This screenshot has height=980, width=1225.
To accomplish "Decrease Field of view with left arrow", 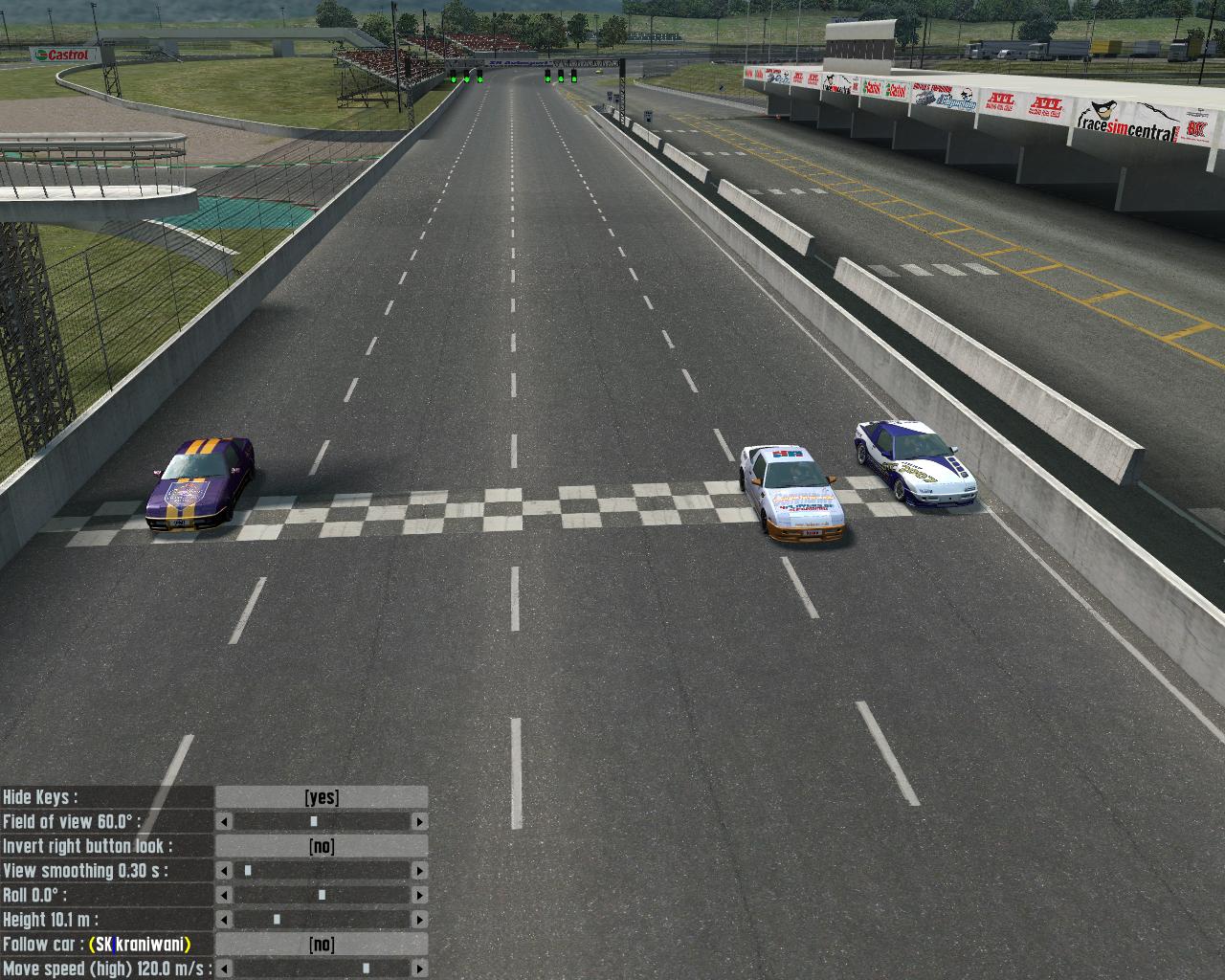I will point(224,822).
